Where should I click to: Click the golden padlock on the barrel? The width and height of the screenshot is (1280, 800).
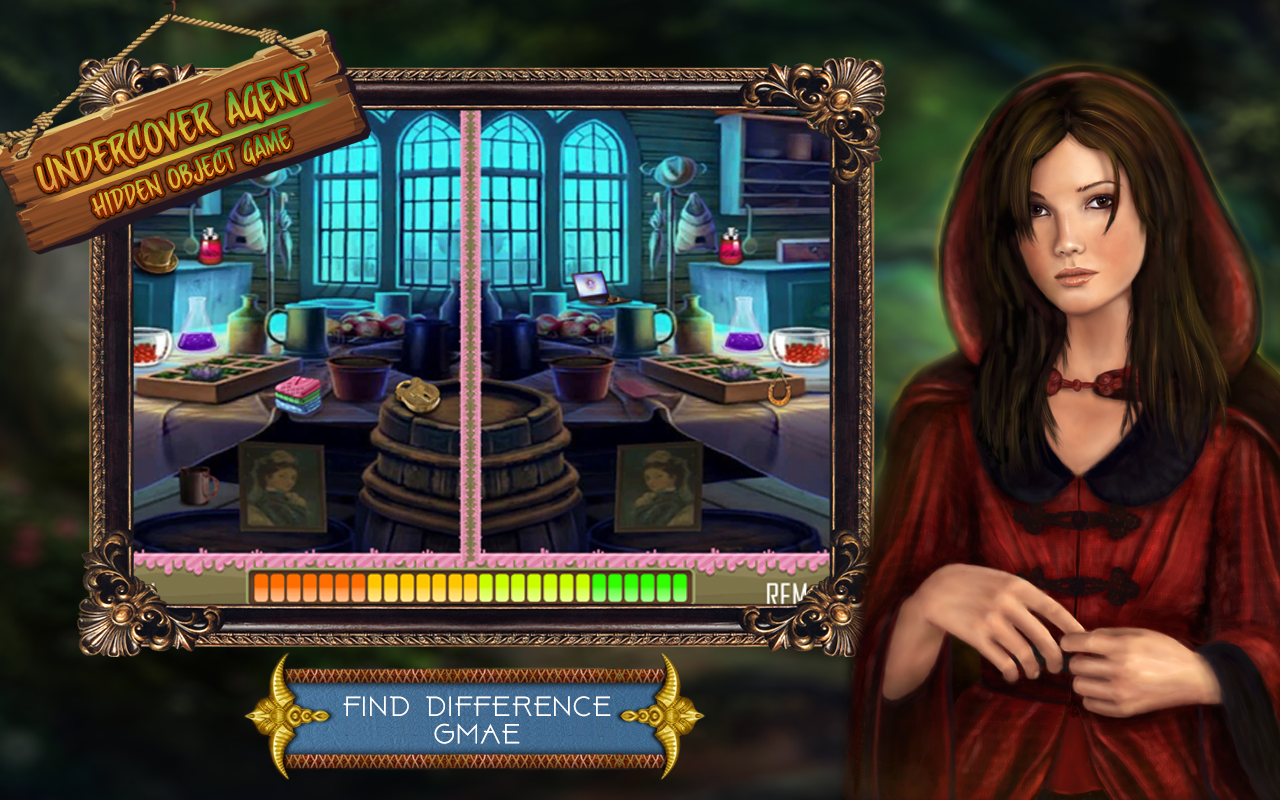[x=417, y=395]
